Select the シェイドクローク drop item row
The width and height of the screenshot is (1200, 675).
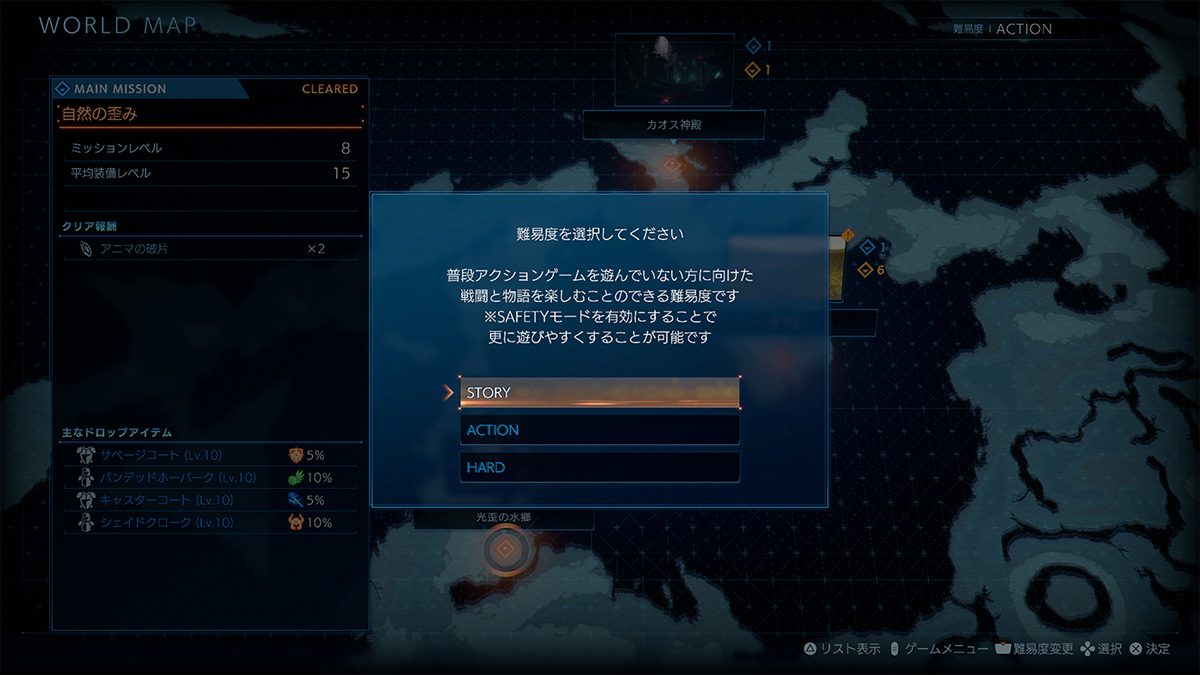tap(210, 522)
